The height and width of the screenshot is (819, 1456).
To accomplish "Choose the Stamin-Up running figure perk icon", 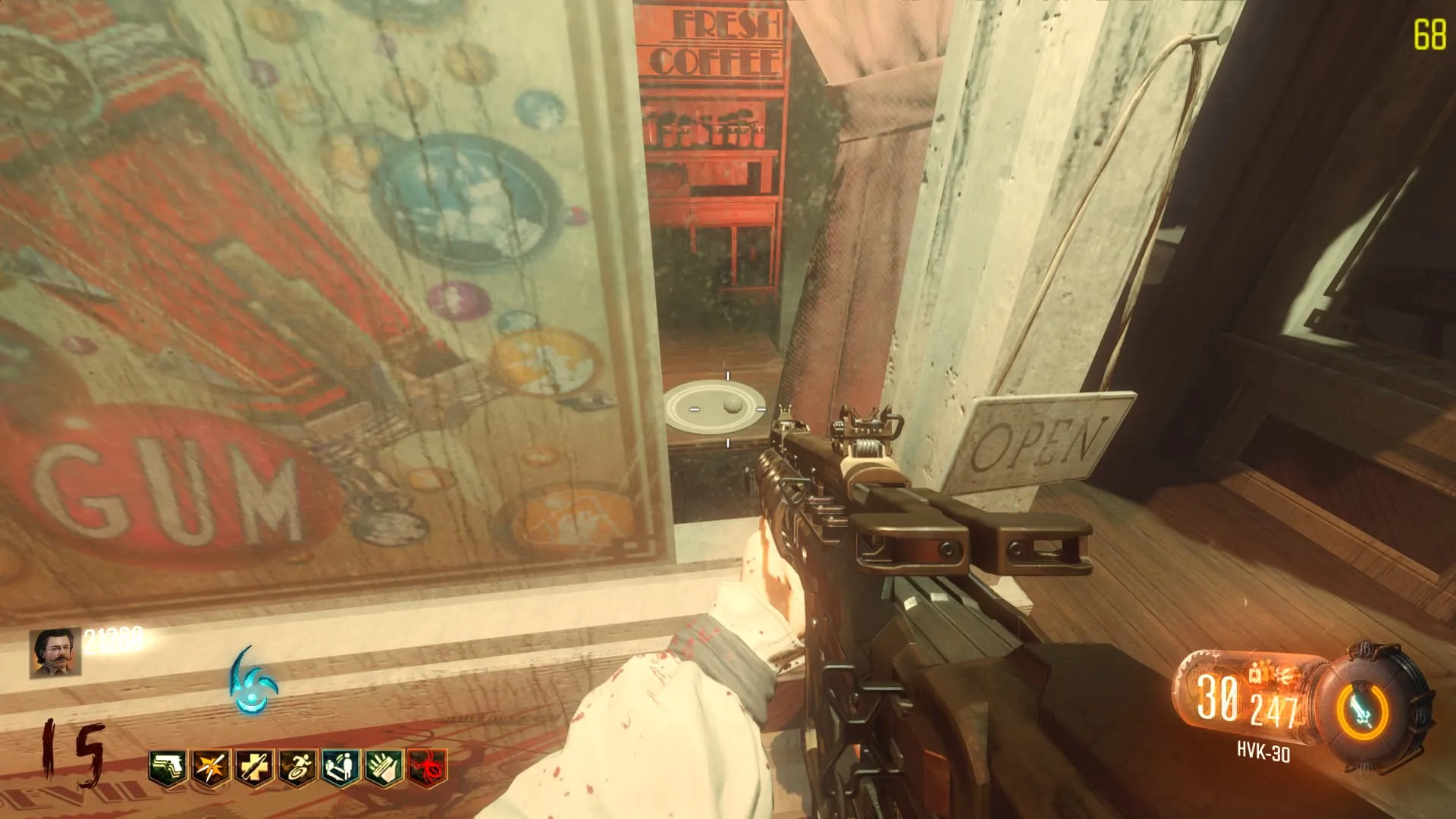I will (x=297, y=769).
